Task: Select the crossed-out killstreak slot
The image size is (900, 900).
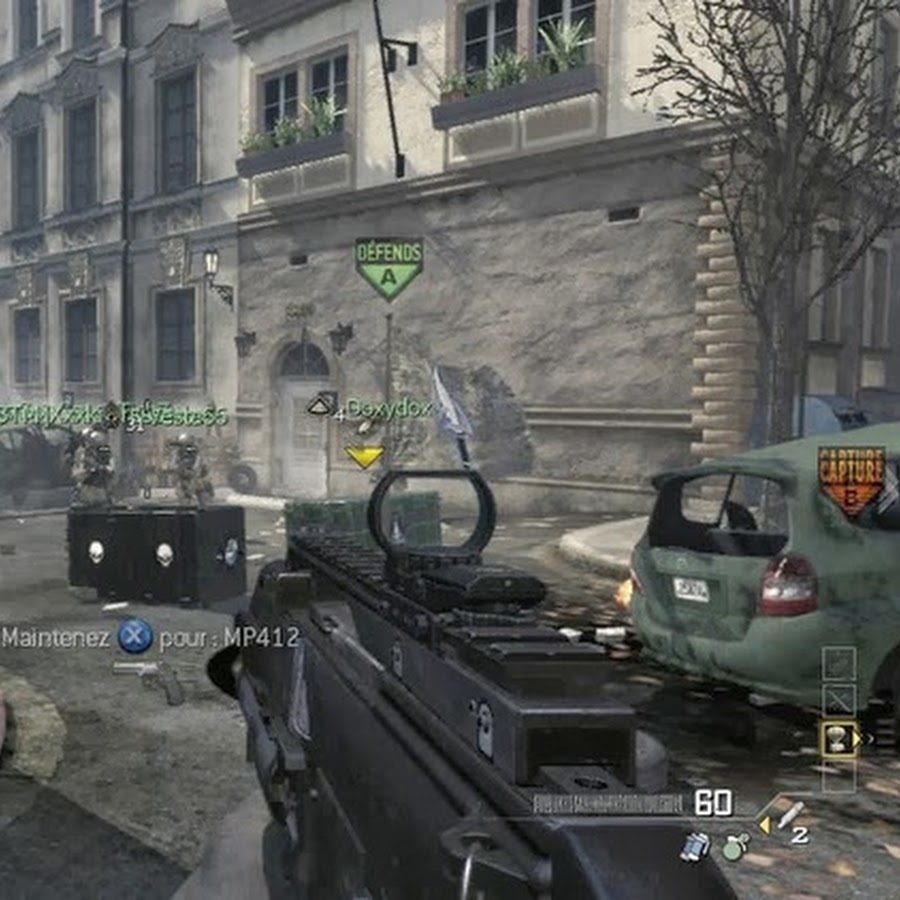Action: (839, 699)
